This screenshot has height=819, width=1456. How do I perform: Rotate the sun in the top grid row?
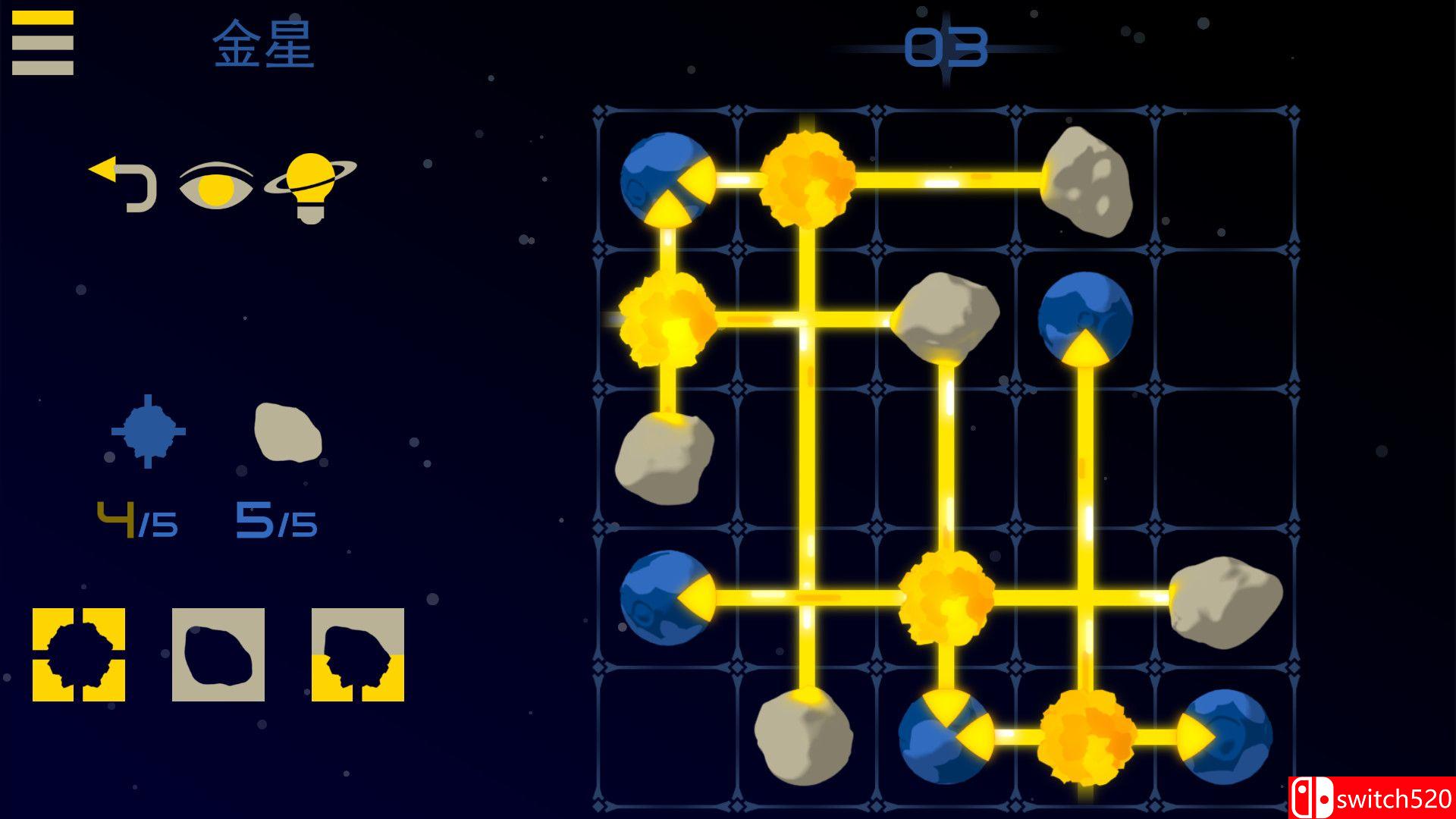(808, 180)
